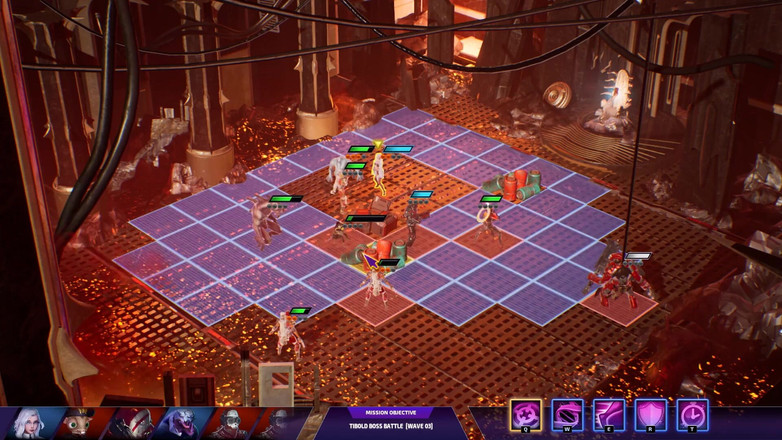Pick the purple alien character portrait
Screen dimensions: 782x440
[x=184, y=423]
